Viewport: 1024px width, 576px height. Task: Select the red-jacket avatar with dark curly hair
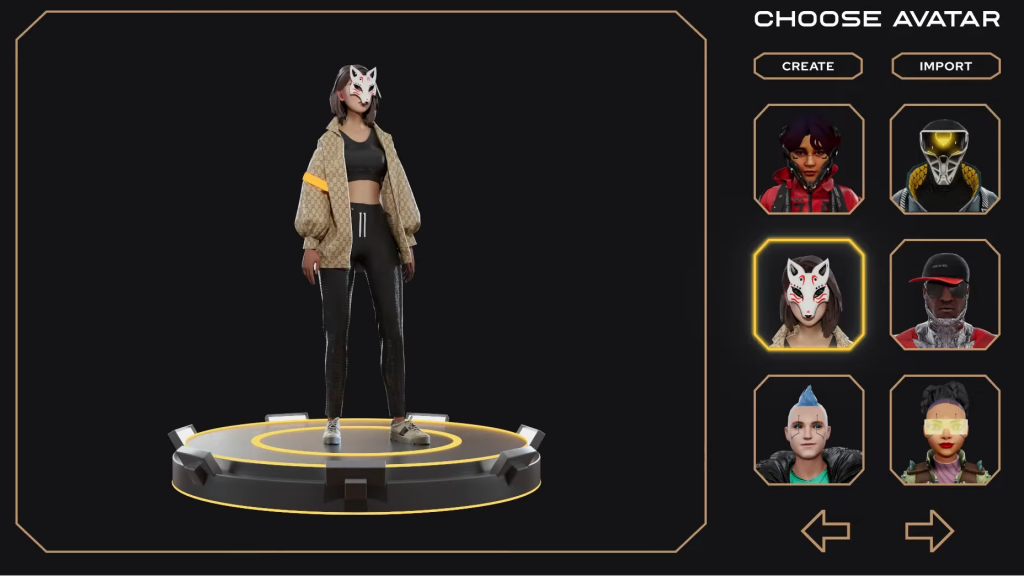(809, 159)
